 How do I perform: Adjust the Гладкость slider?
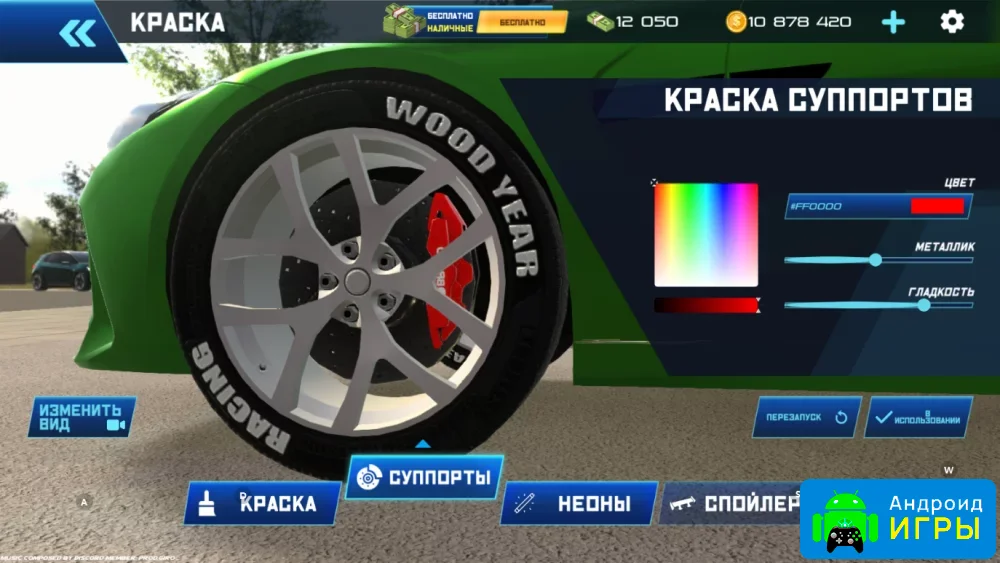point(924,305)
